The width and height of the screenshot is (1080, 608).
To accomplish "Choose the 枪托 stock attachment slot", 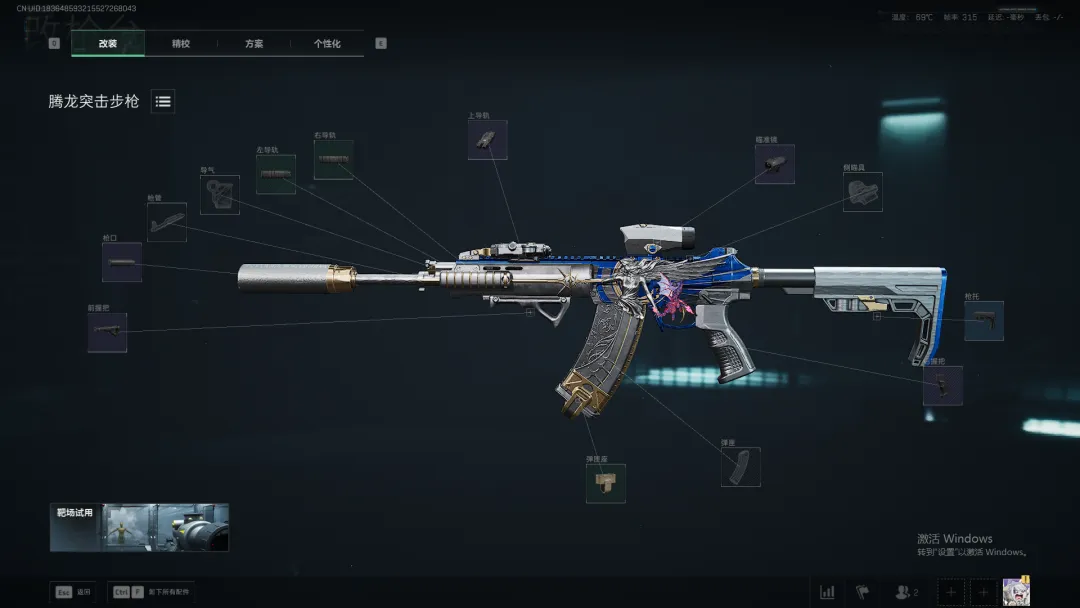I will pos(983,321).
